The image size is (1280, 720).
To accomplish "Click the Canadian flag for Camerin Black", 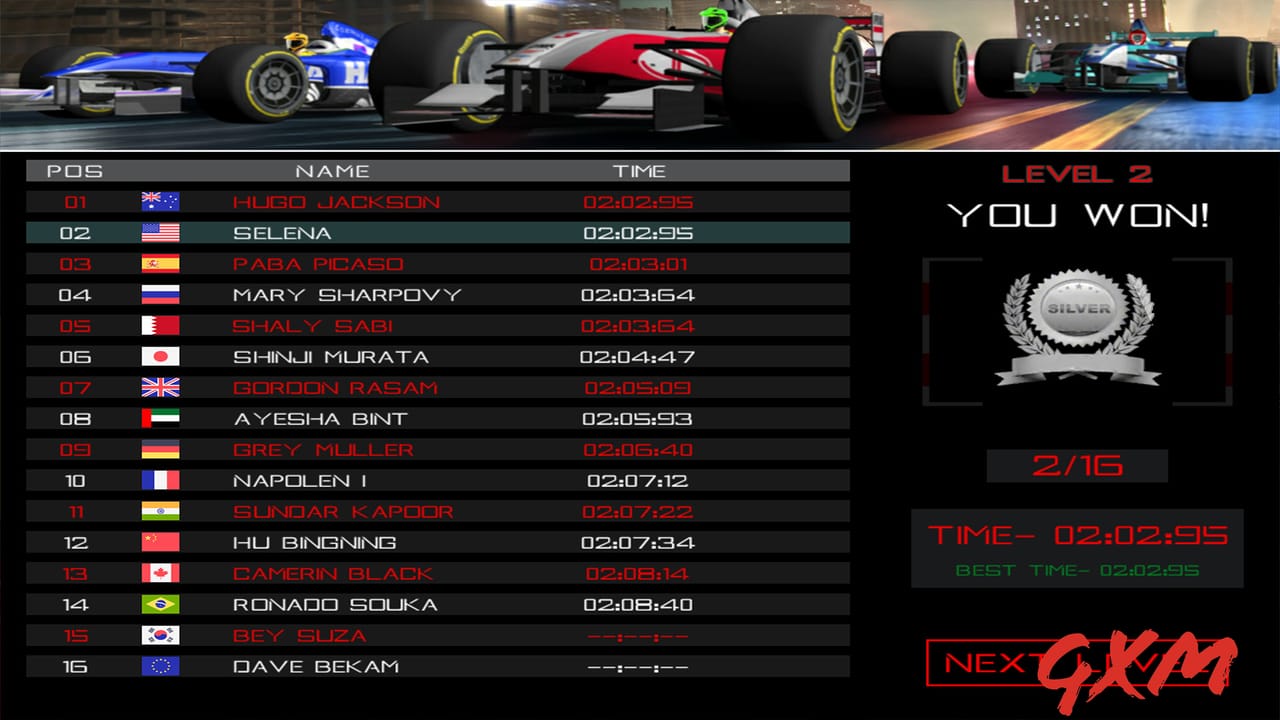I will (160, 573).
